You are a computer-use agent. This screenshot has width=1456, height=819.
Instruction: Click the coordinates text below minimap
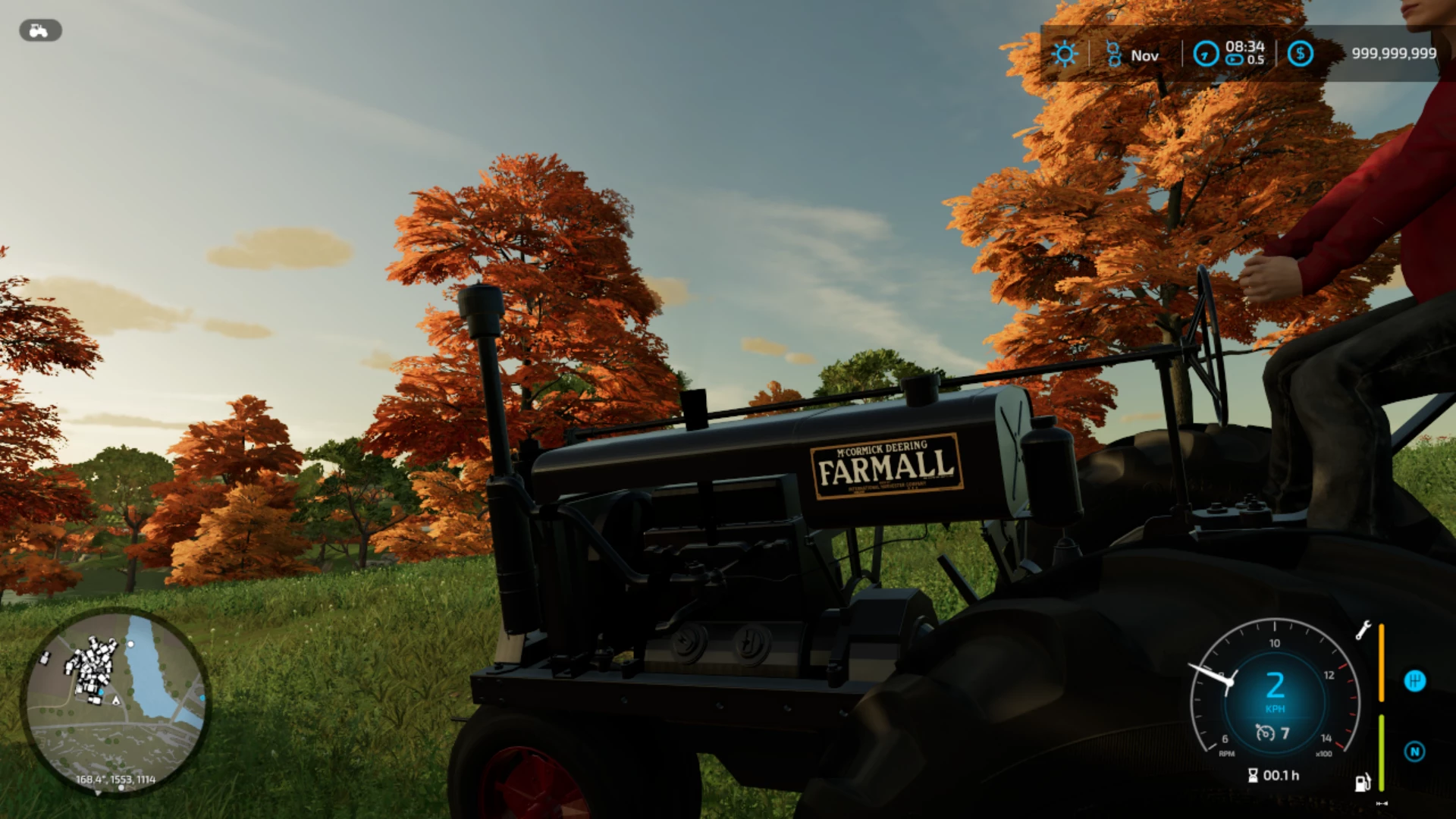[116, 780]
